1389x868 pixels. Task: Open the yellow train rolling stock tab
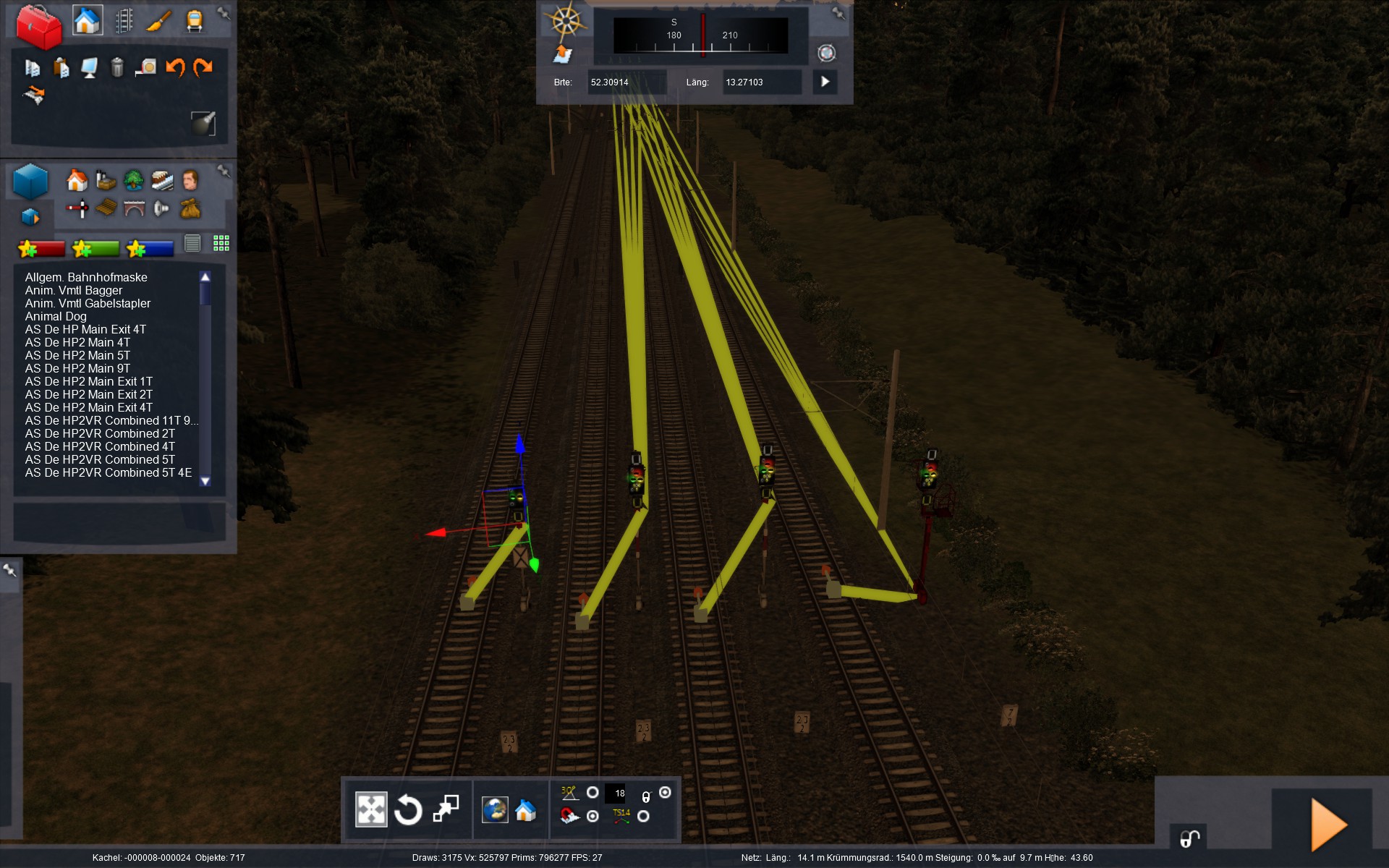(x=194, y=21)
